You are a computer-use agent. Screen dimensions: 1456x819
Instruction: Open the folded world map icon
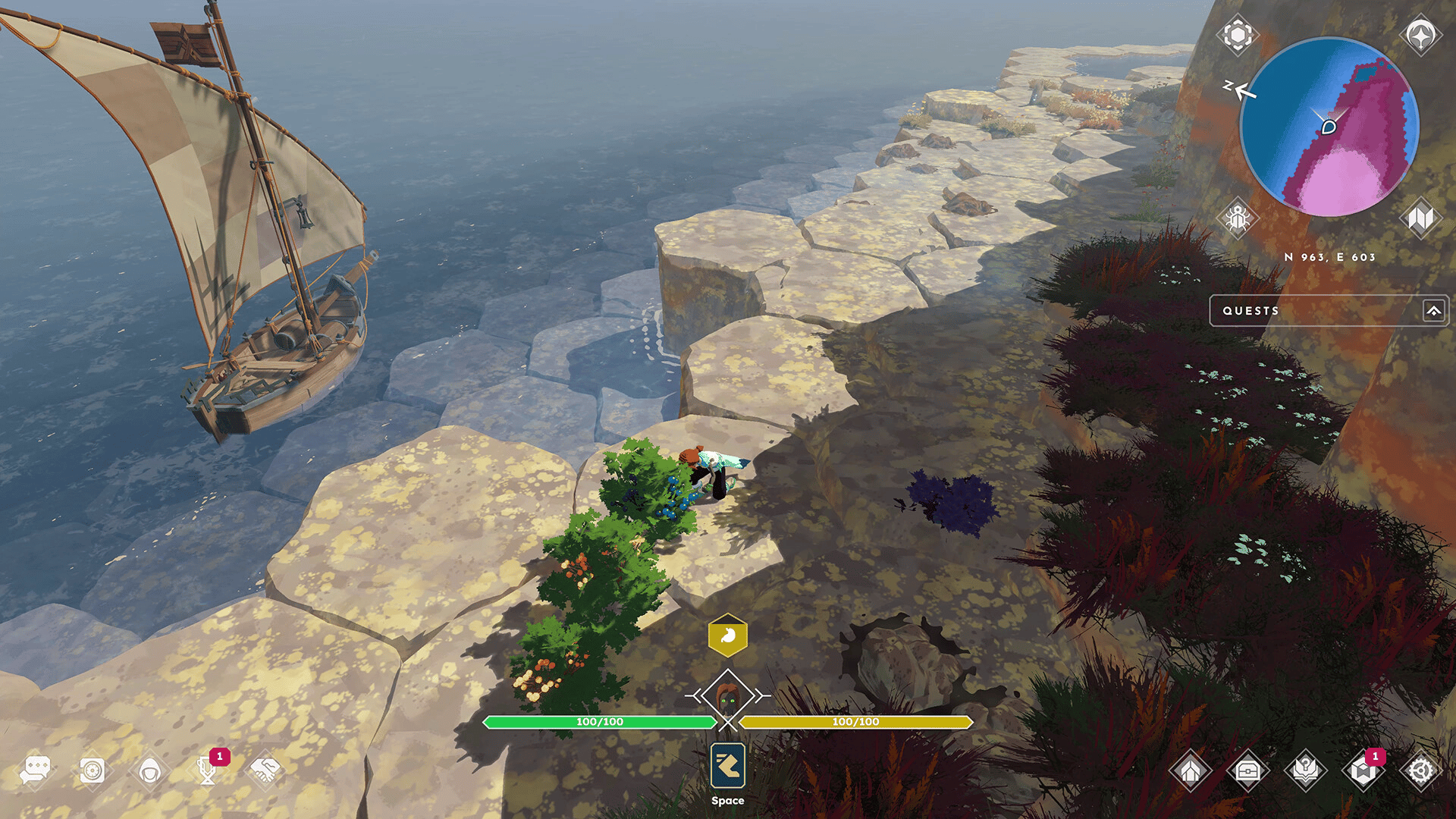(x=1420, y=218)
